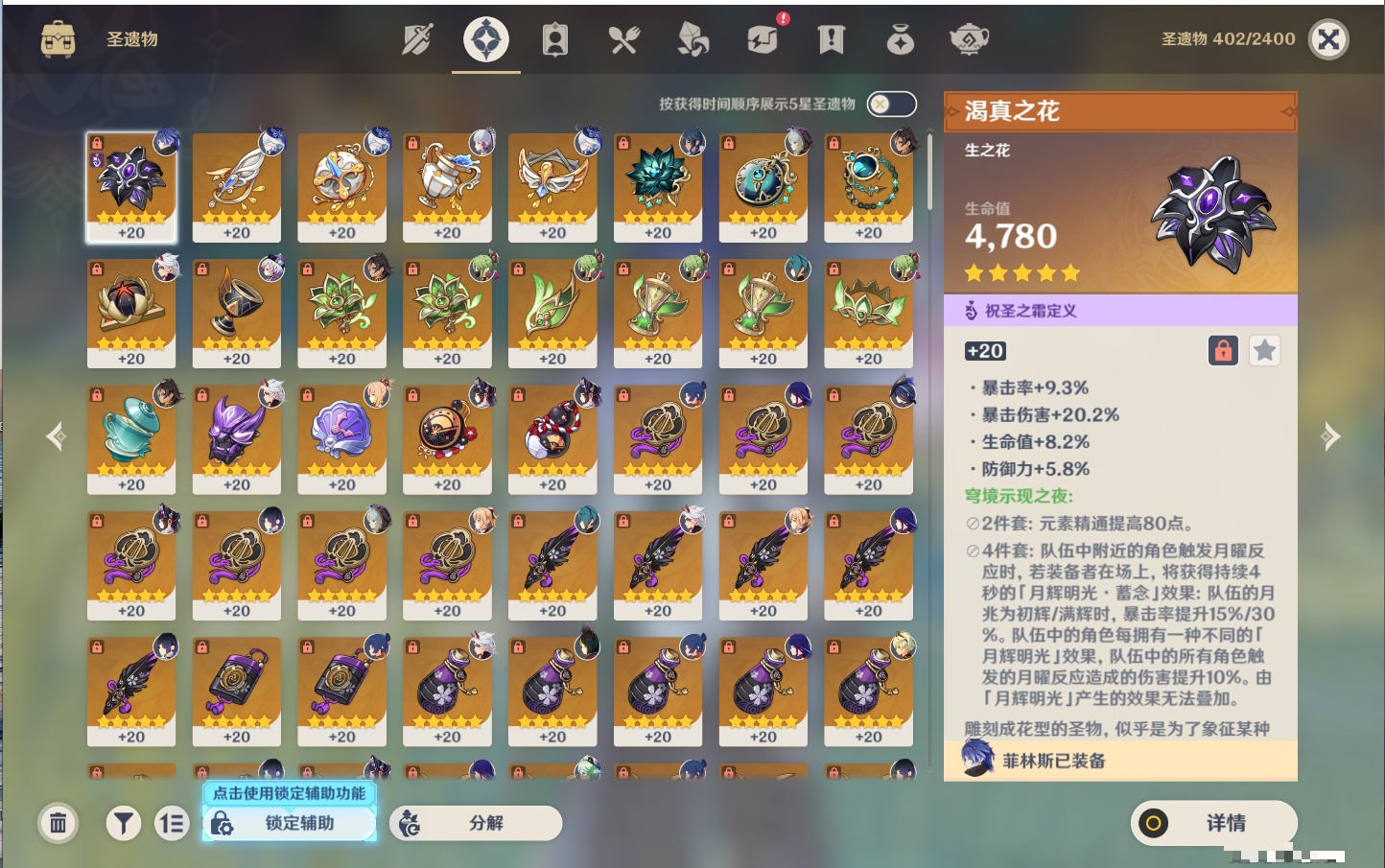Open the materials inventory icon
1385x868 pixels.
tap(692, 39)
